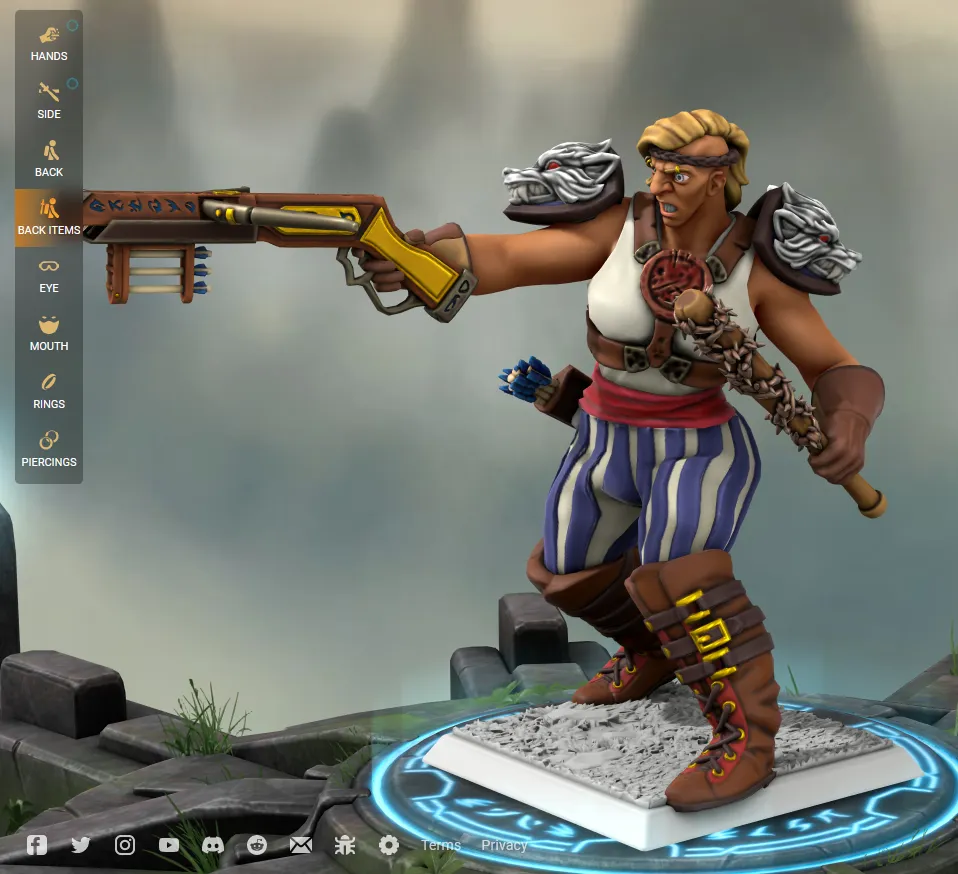
Task: Open settings with the gear icon
Action: click(389, 845)
